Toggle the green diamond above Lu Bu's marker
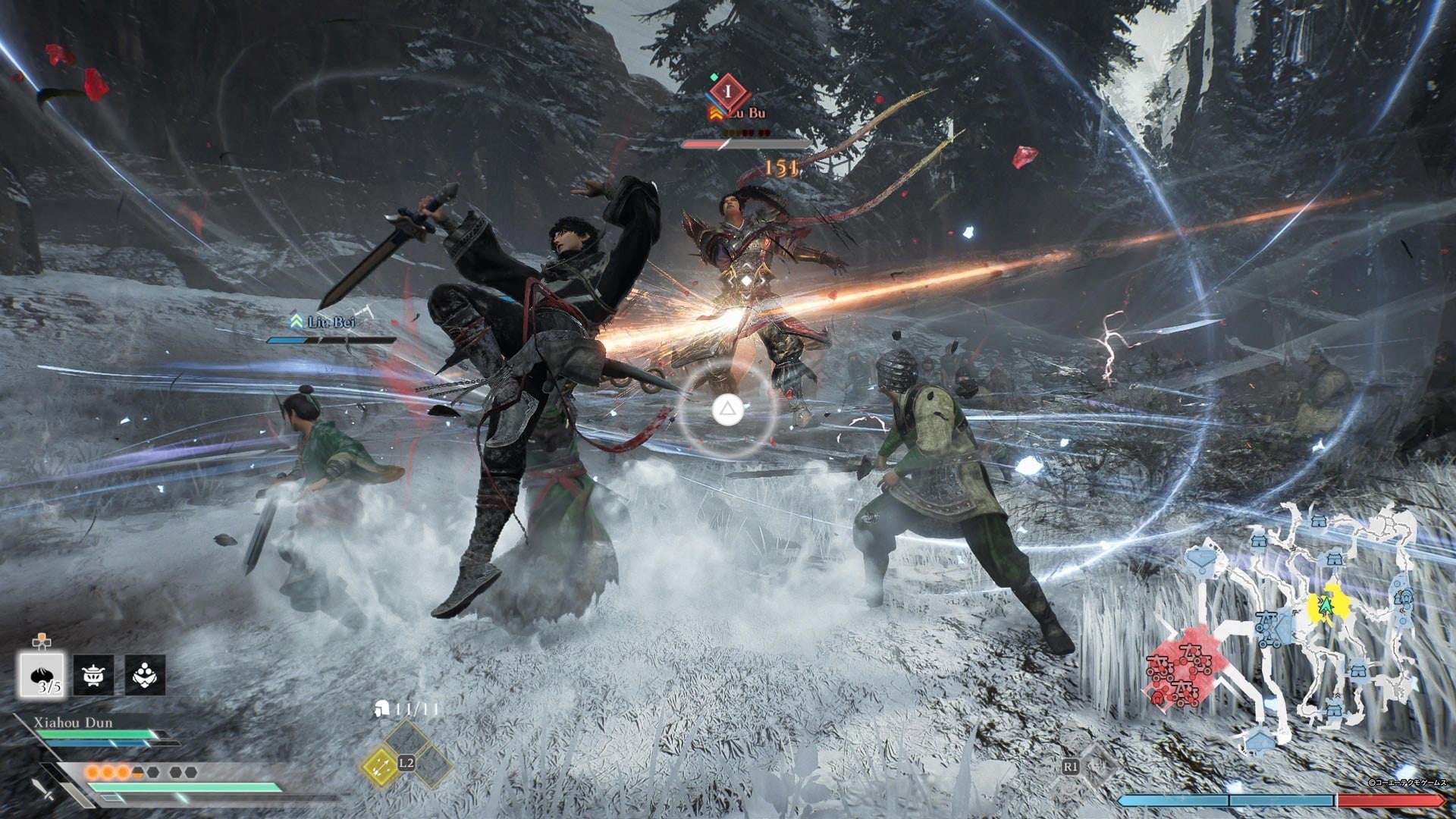Viewport: 1456px width, 819px height. tap(714, 77)
